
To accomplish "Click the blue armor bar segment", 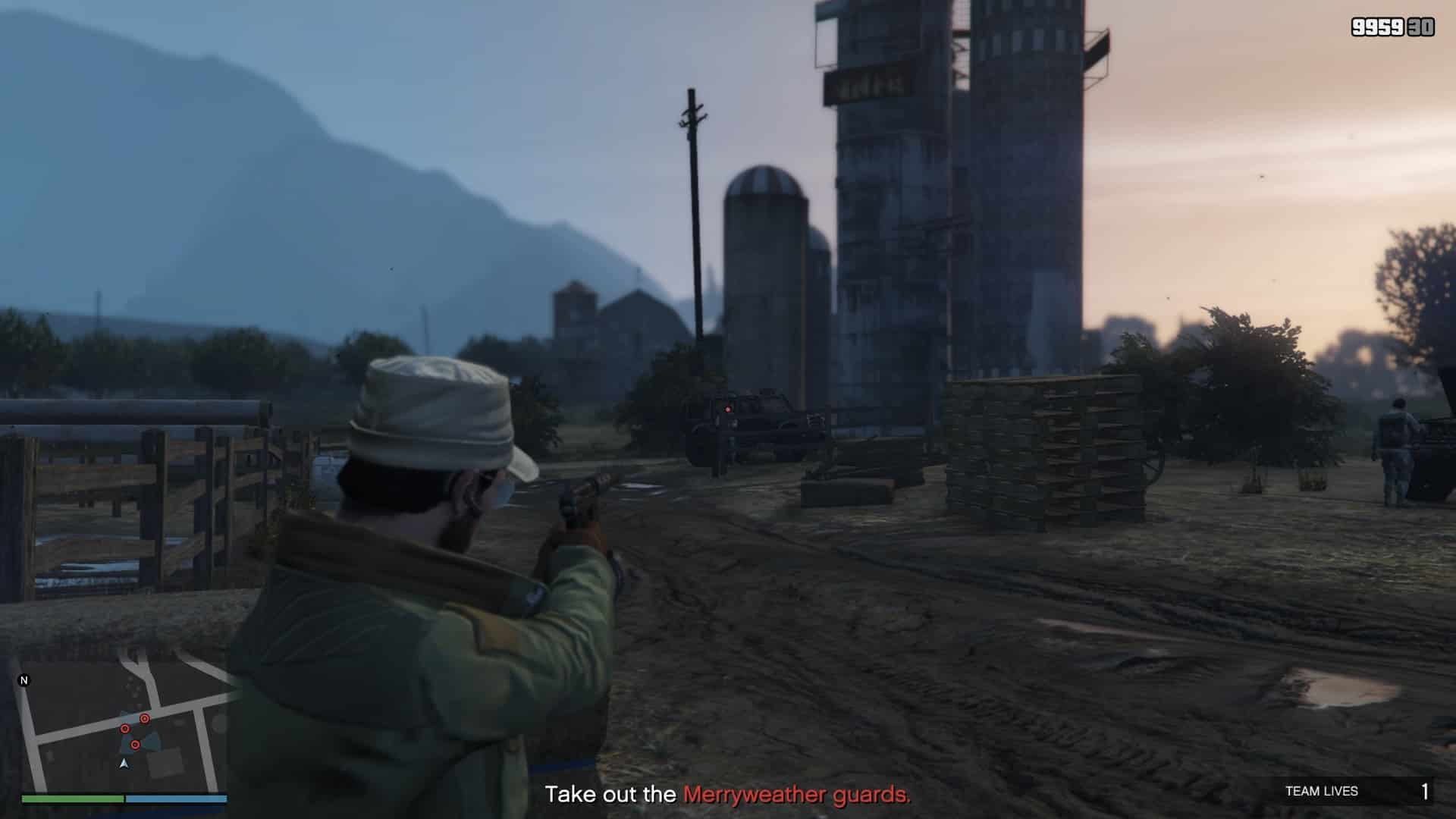I will coord(177,799).
